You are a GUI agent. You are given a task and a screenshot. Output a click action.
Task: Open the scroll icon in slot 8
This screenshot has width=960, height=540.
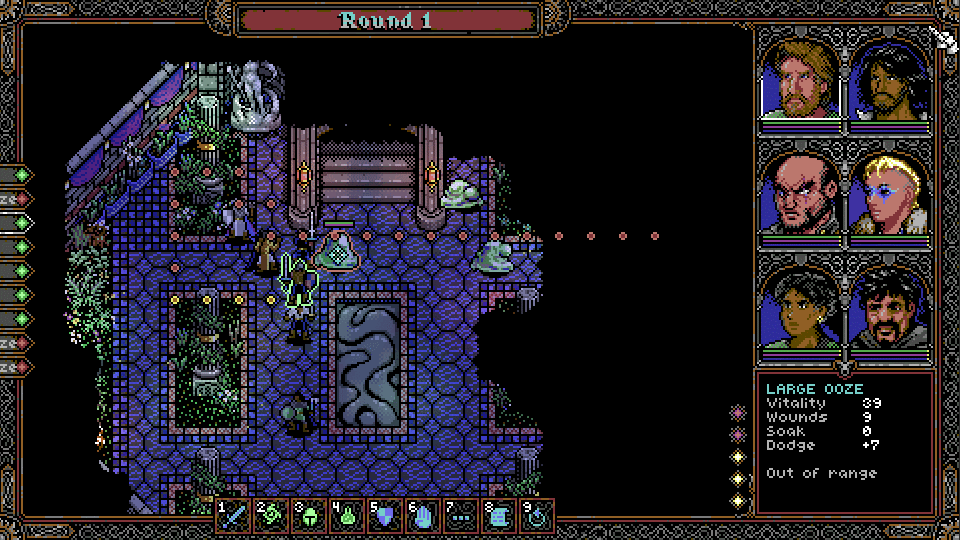499,516
